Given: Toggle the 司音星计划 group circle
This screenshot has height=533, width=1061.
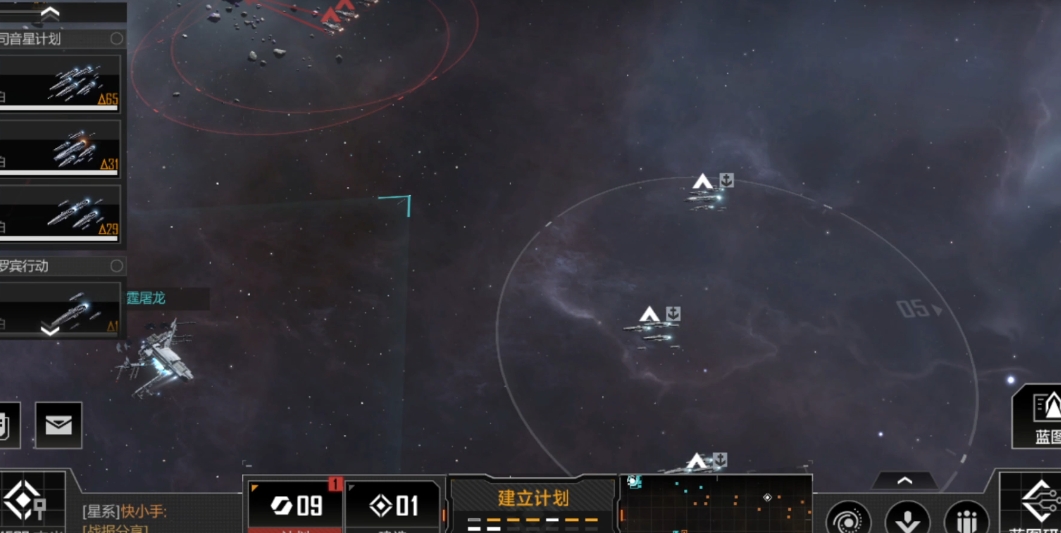Looking at the screenshot, I should pyautogui.click(x=117, y=39).
